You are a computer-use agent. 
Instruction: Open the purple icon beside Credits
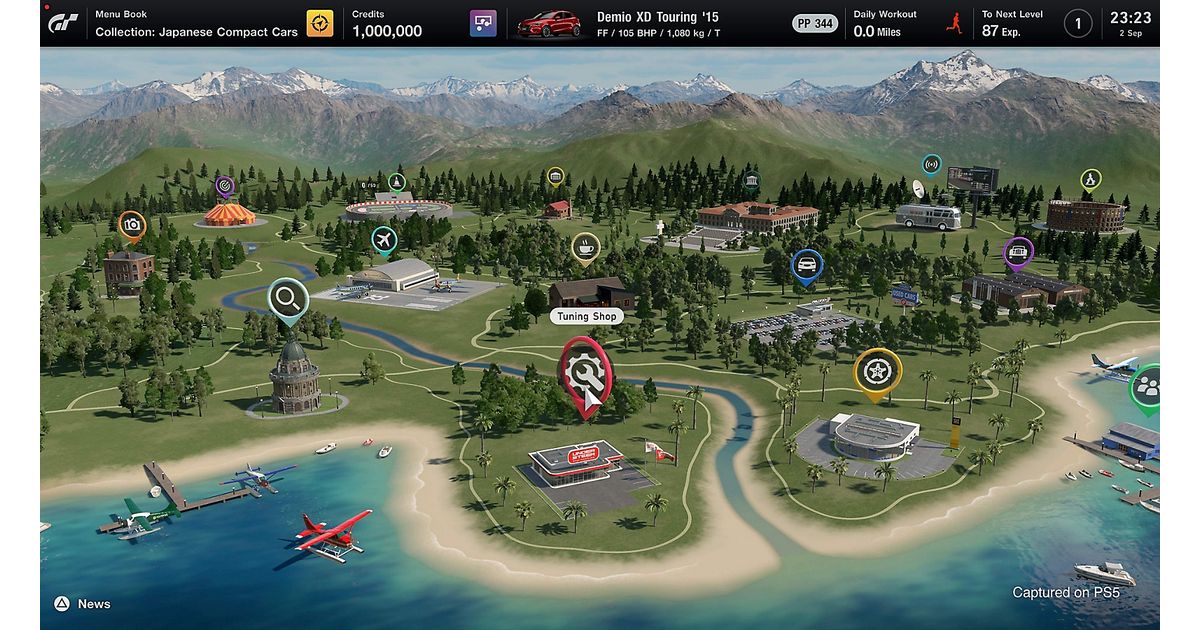(483, 23)
